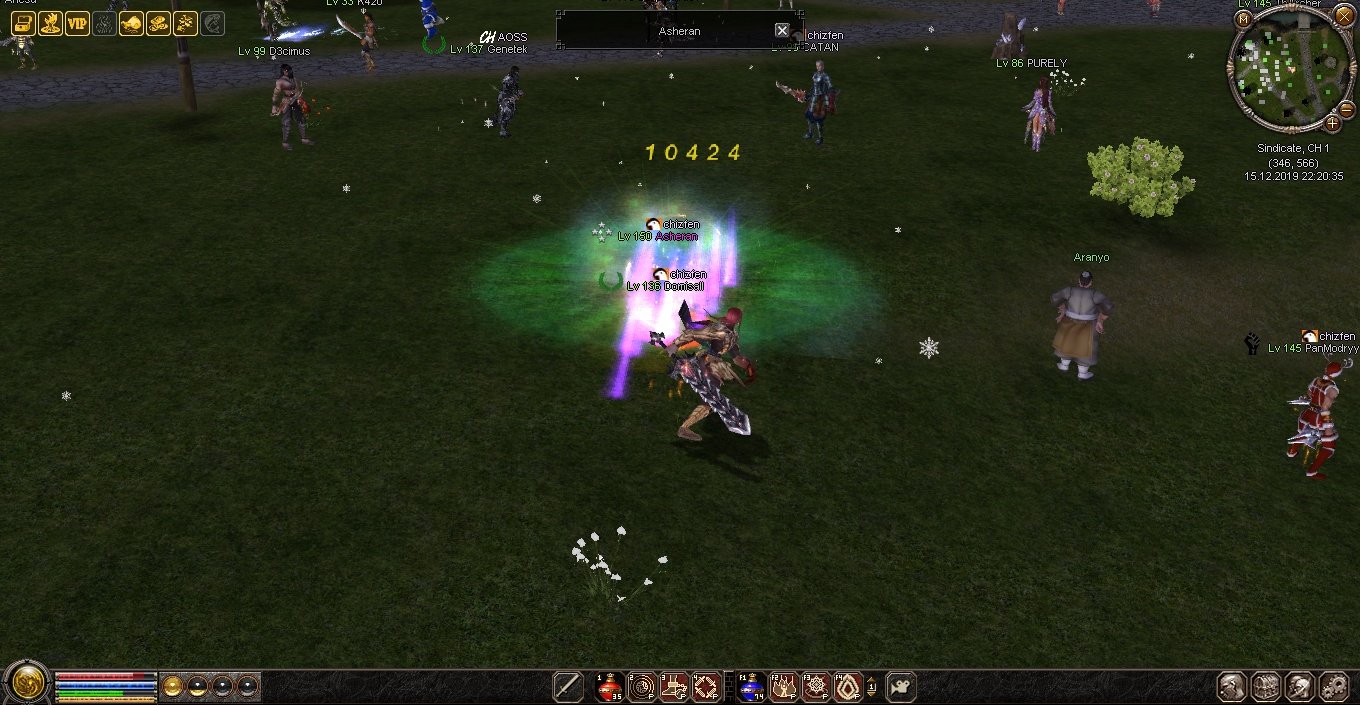Zoom in the minimap with plus button
This screenshot has width=1360, height=705.
tap(1332, 124)
